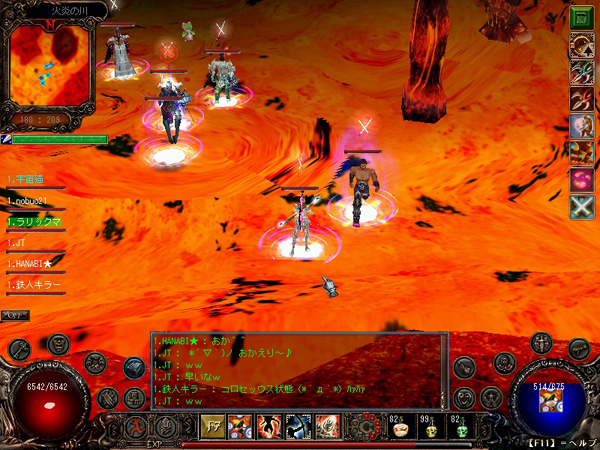Toggle the green square button at top right

click(x=581, y=17)
